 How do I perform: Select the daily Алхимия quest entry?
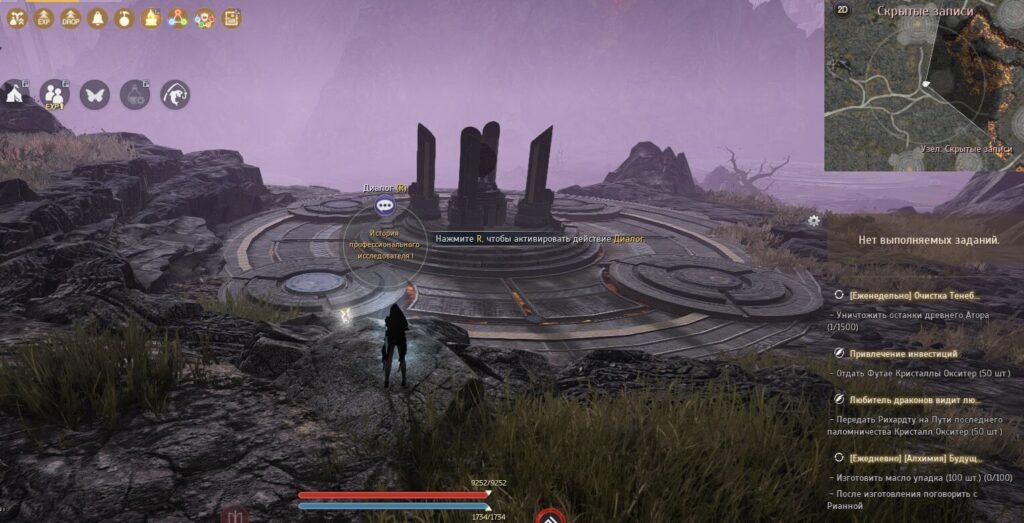tap(911, 456)
